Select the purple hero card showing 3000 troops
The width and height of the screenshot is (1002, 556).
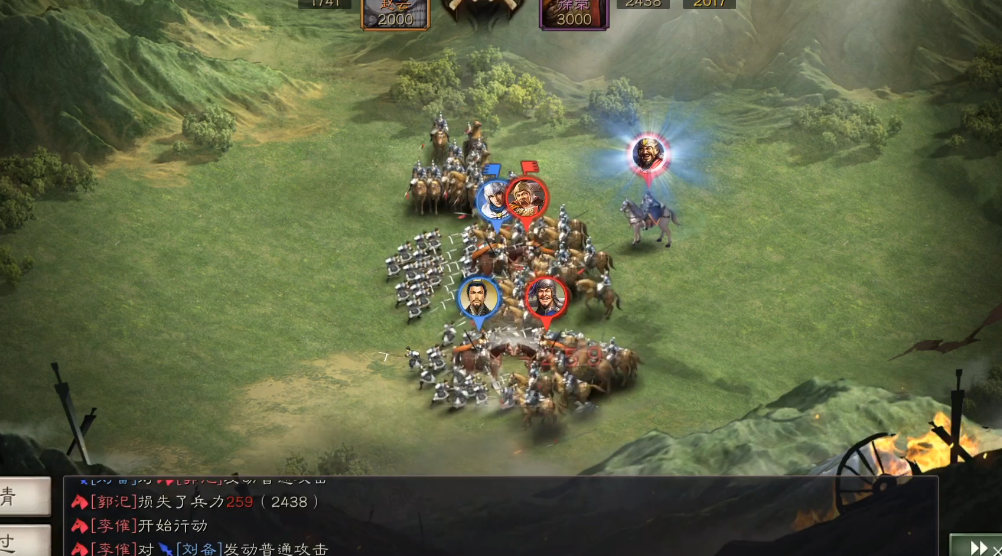click(x=574, y=14)
